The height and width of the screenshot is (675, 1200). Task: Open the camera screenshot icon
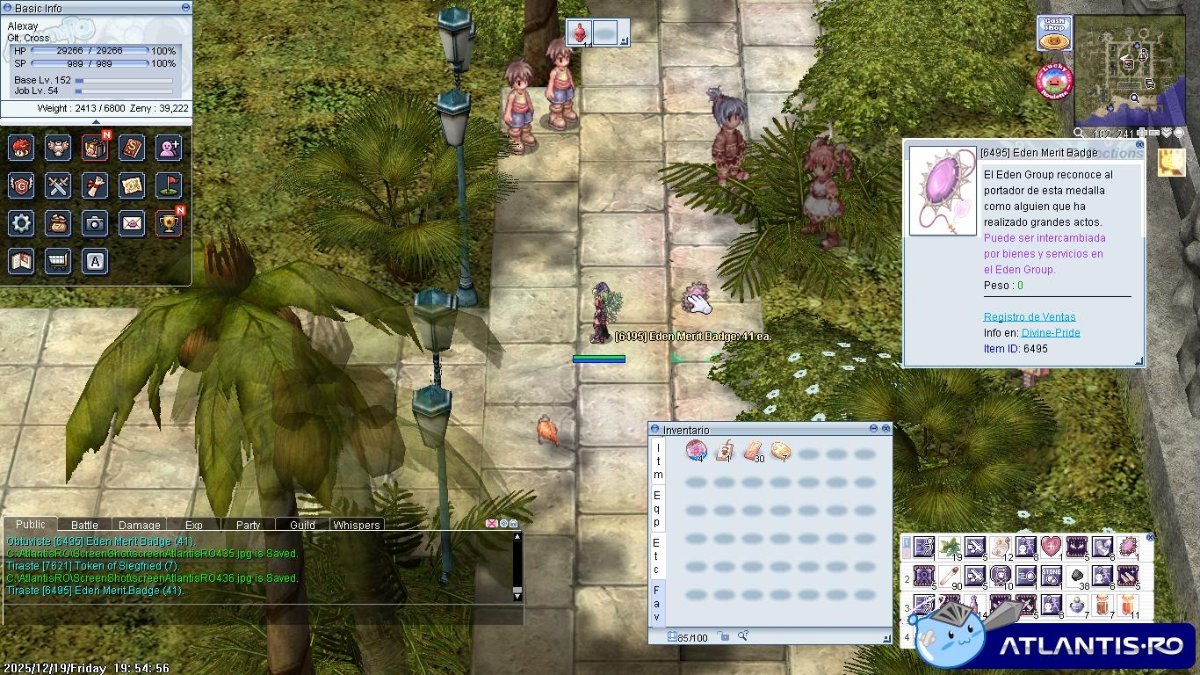point(95,223)
